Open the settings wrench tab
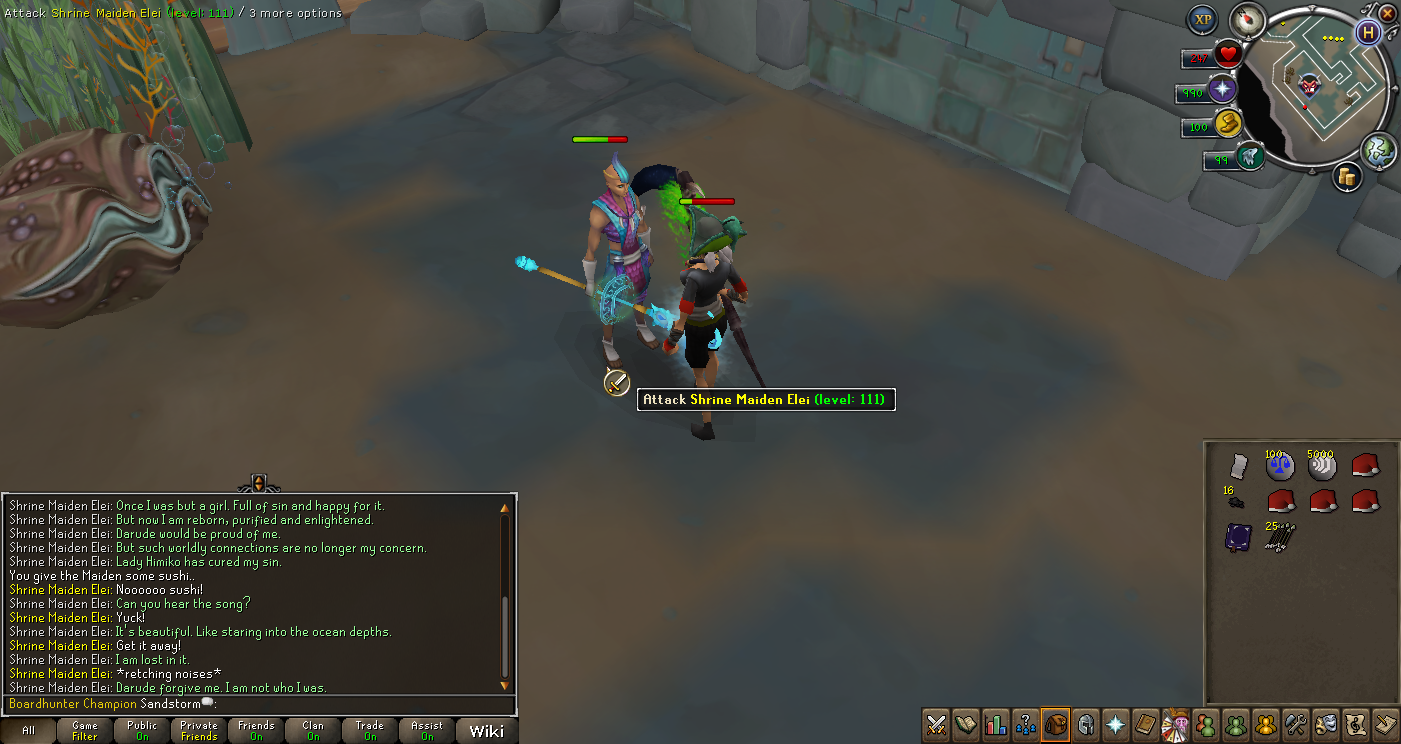1401x744 pixels. click(x=1296, y=723)
